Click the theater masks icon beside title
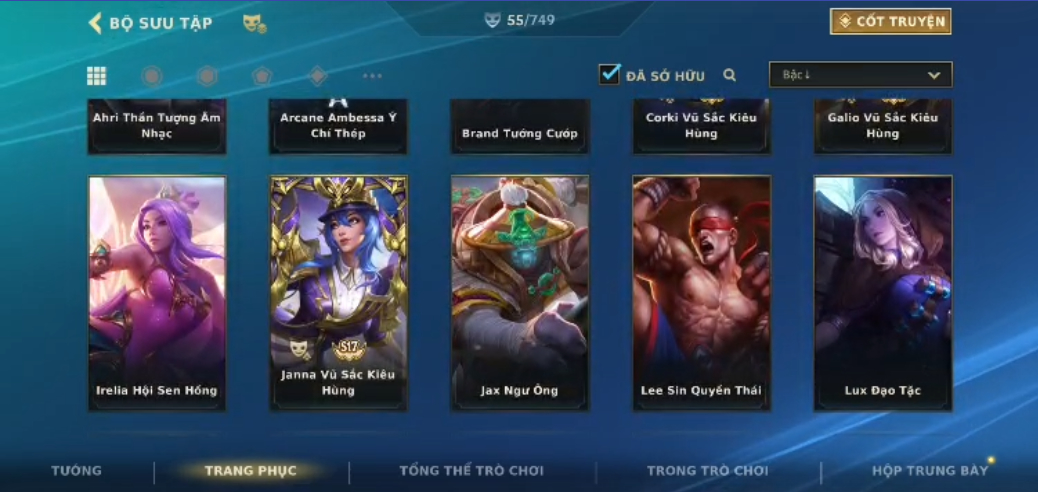1038x492 pixels. click(x=254, y=23)
